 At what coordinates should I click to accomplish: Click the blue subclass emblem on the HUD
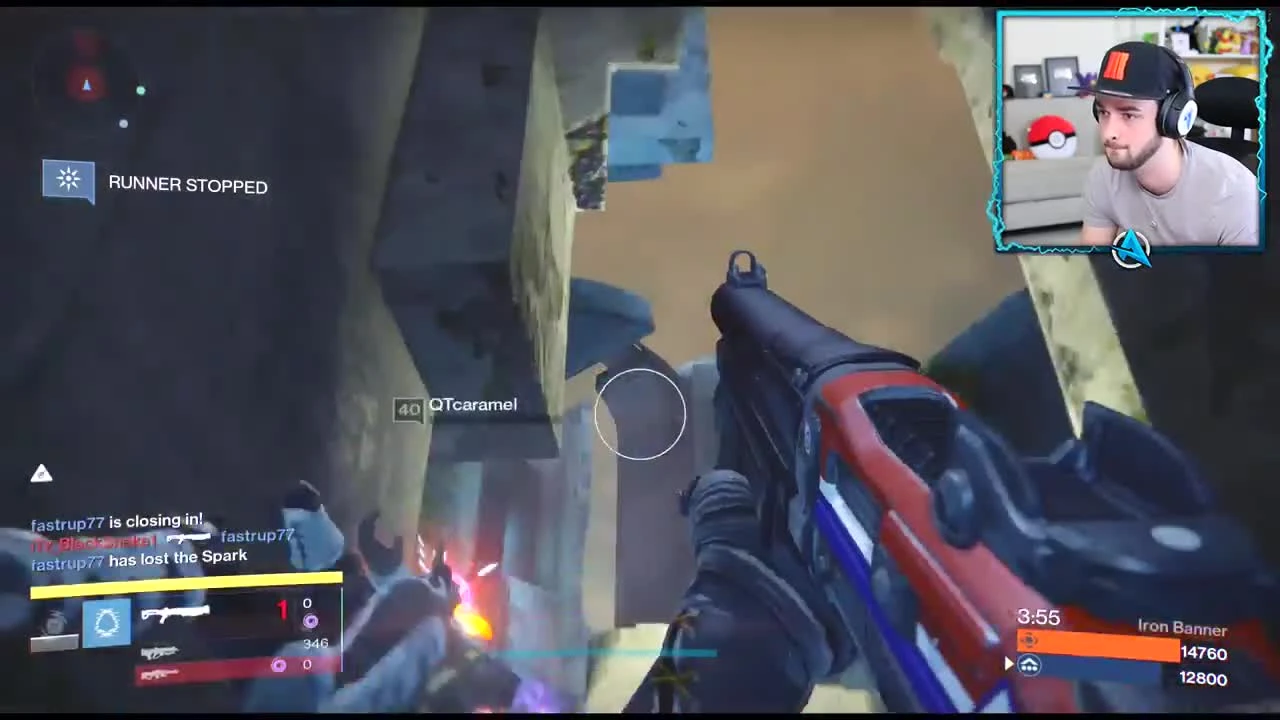[x=107, y=623]
